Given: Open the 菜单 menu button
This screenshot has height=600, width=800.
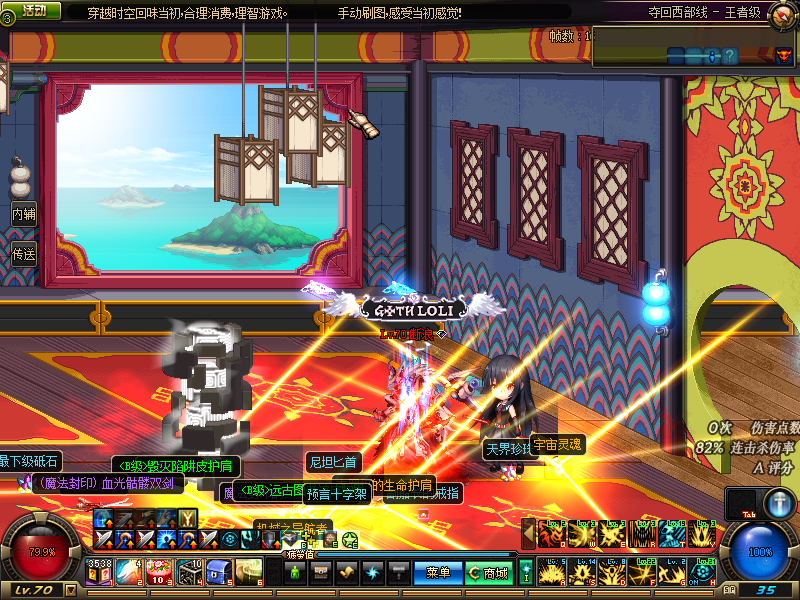Looking at the screenshot, I should pos(438,573).
